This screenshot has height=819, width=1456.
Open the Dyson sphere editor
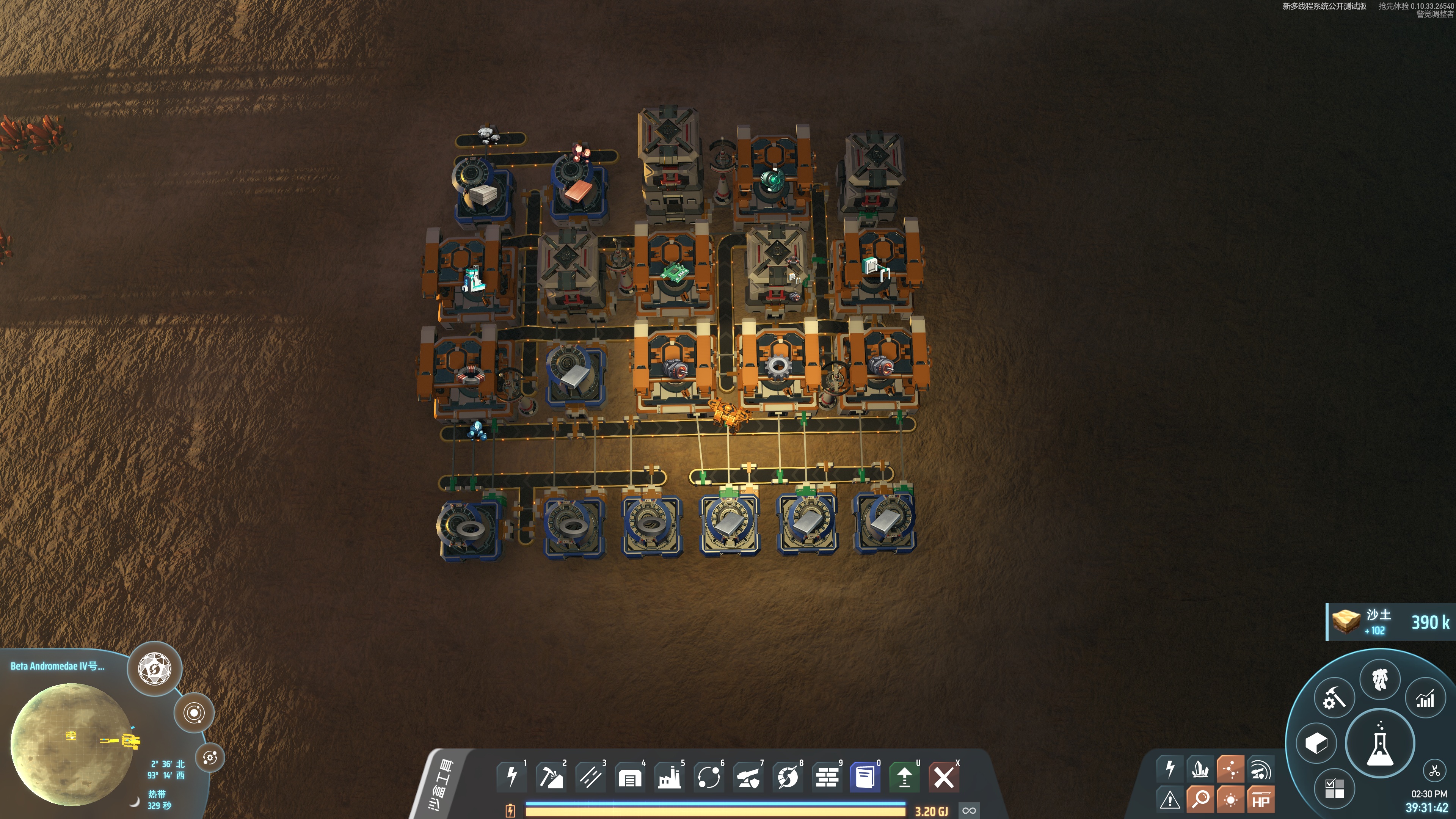[x=154, y=668]
